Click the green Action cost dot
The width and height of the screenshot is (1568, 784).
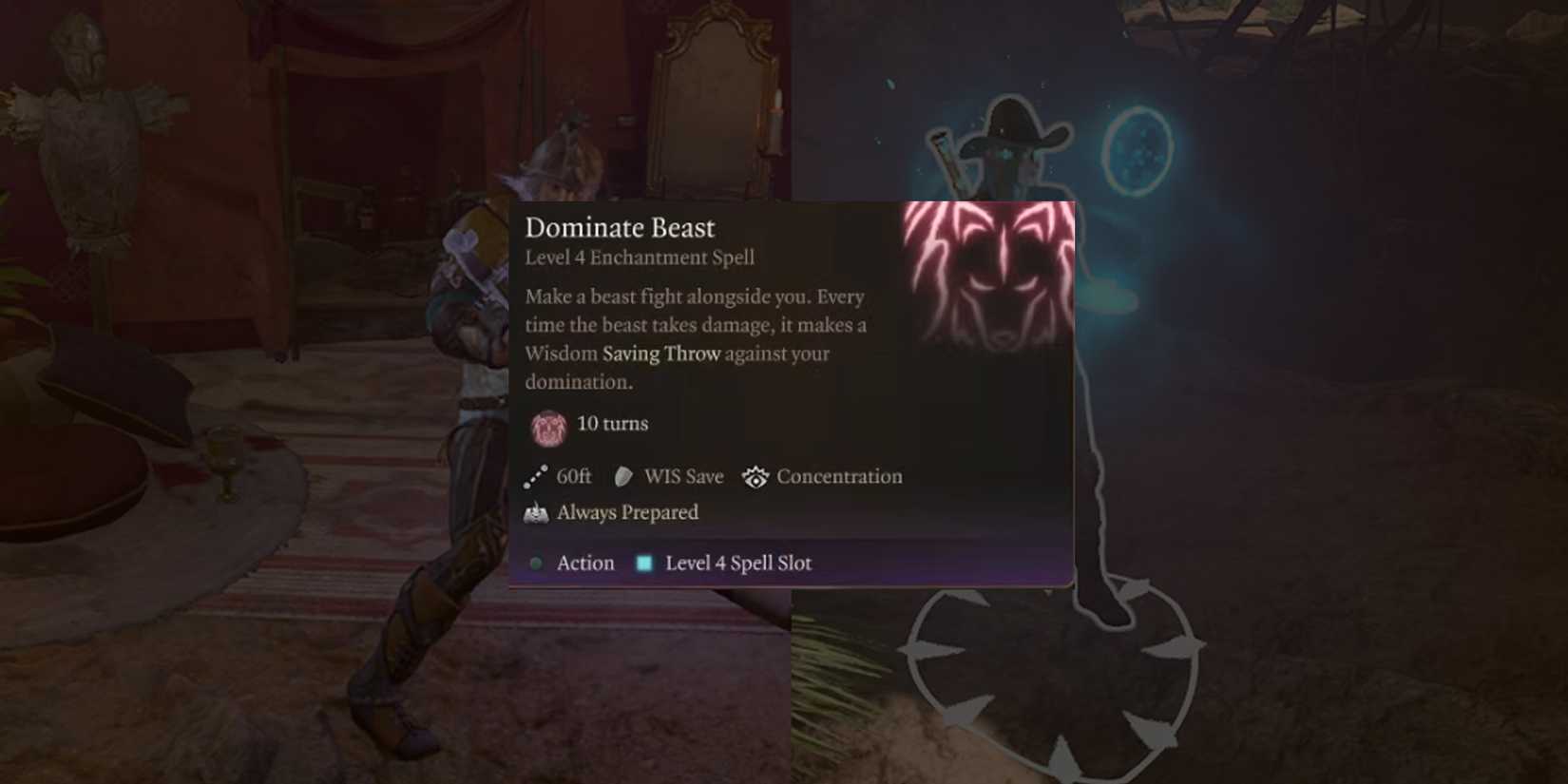click(538, 563)
